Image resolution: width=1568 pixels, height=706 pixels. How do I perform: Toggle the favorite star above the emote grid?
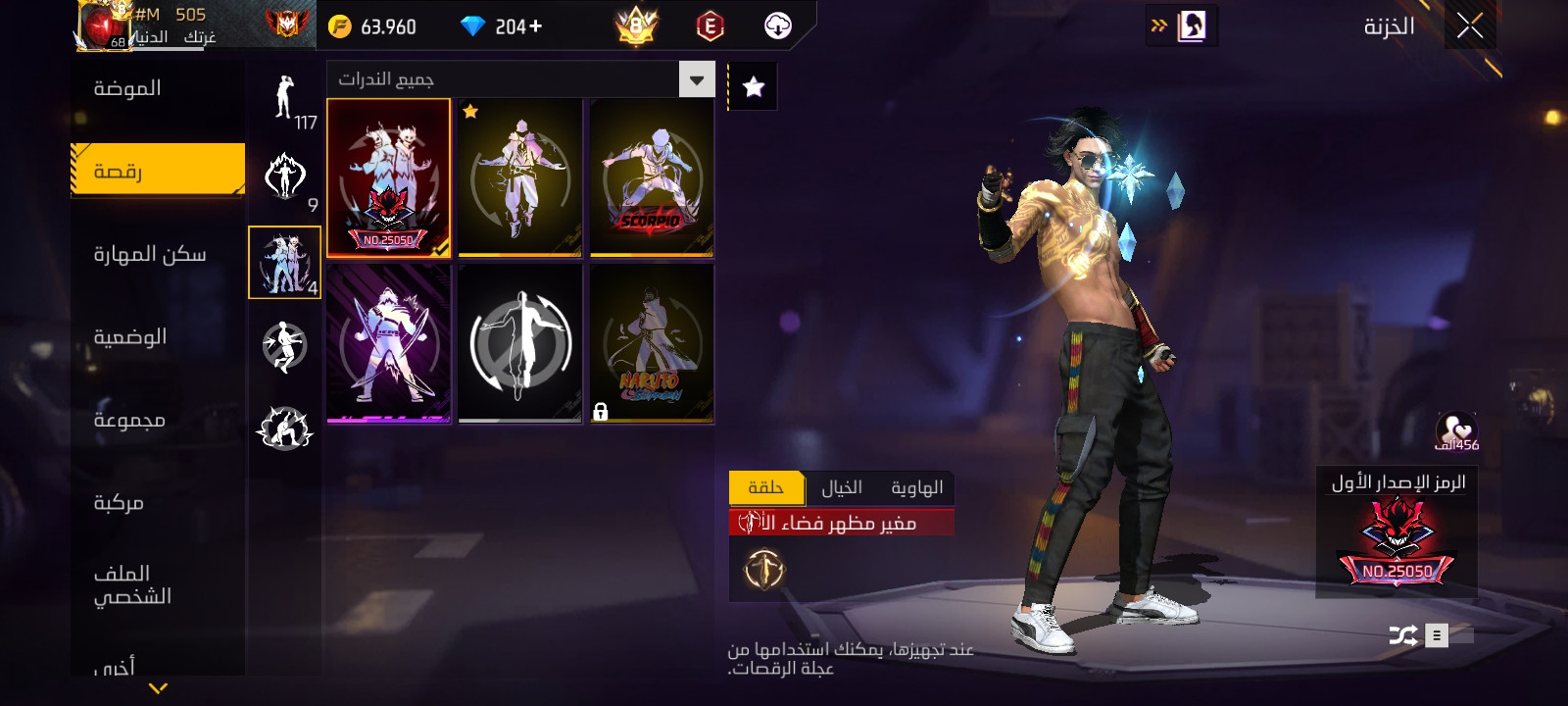click(752, 85)
